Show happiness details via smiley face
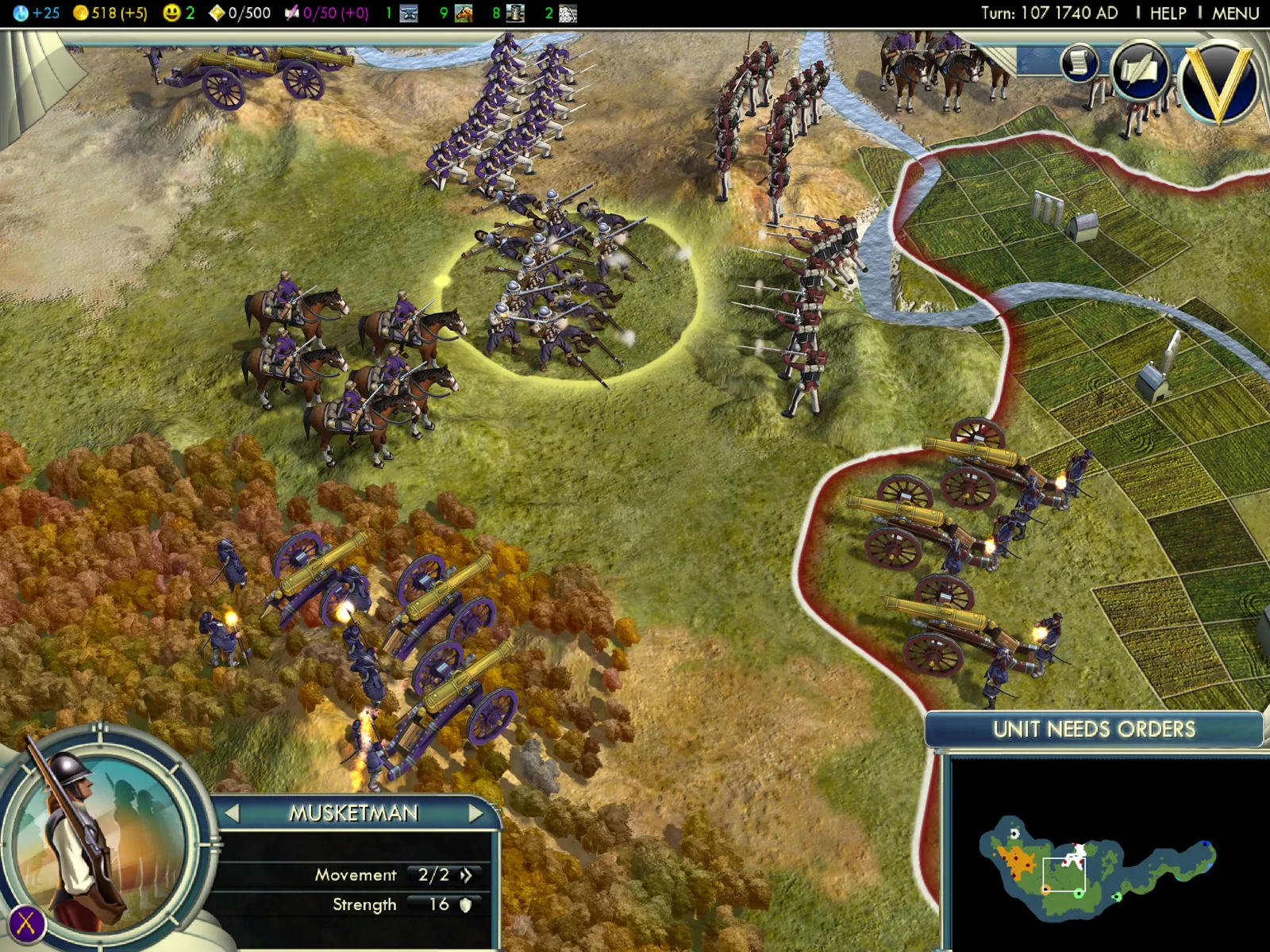1270x952 pixels. pos(171,13)
